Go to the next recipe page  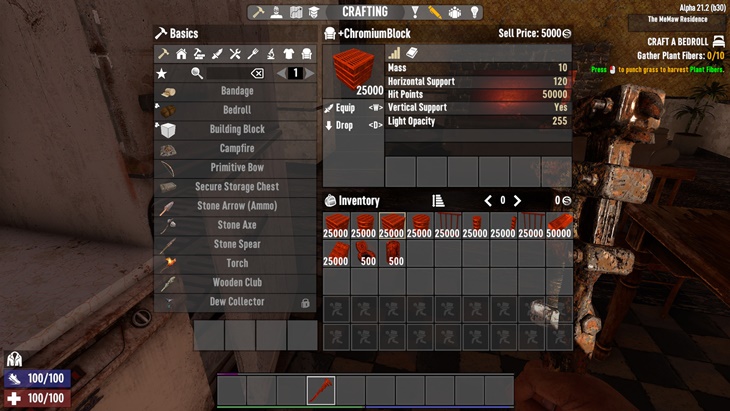pos(309,74)
